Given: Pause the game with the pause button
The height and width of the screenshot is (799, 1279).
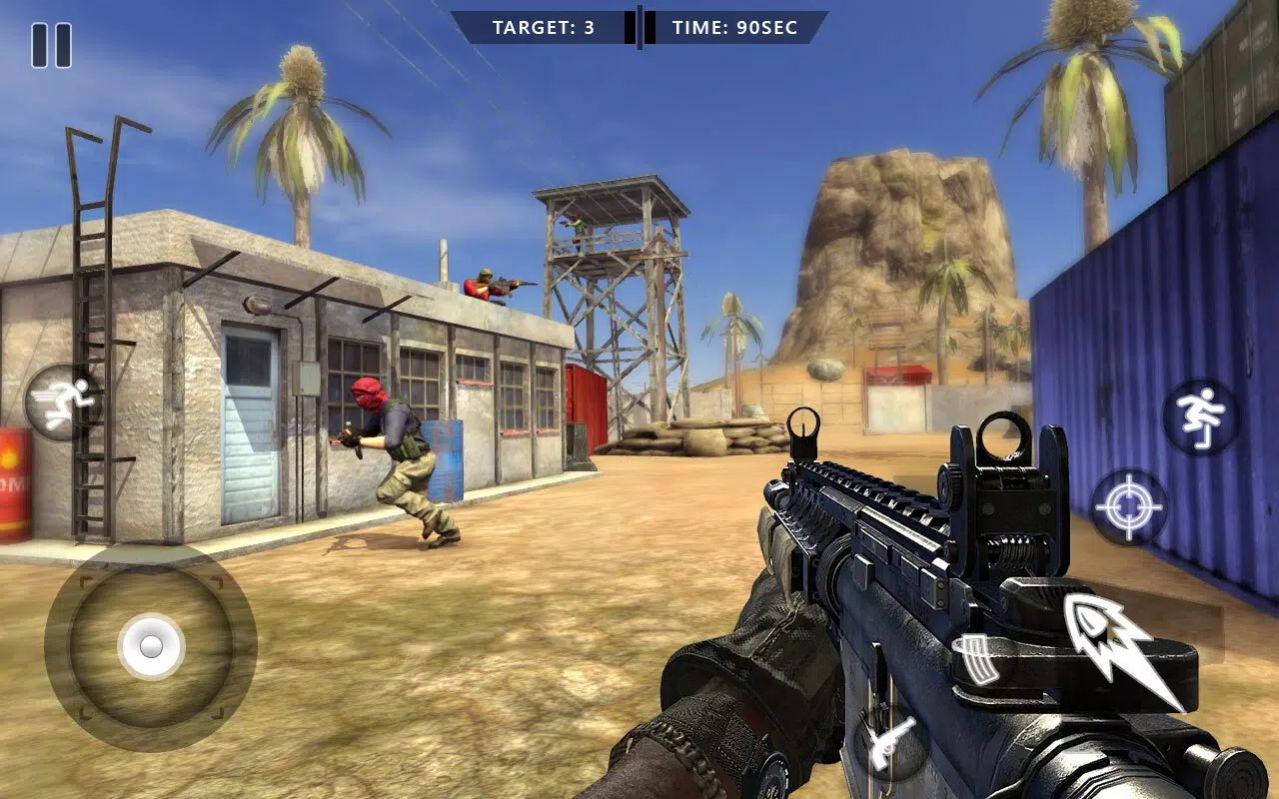Looking at the screenshot, I should 51,46.
